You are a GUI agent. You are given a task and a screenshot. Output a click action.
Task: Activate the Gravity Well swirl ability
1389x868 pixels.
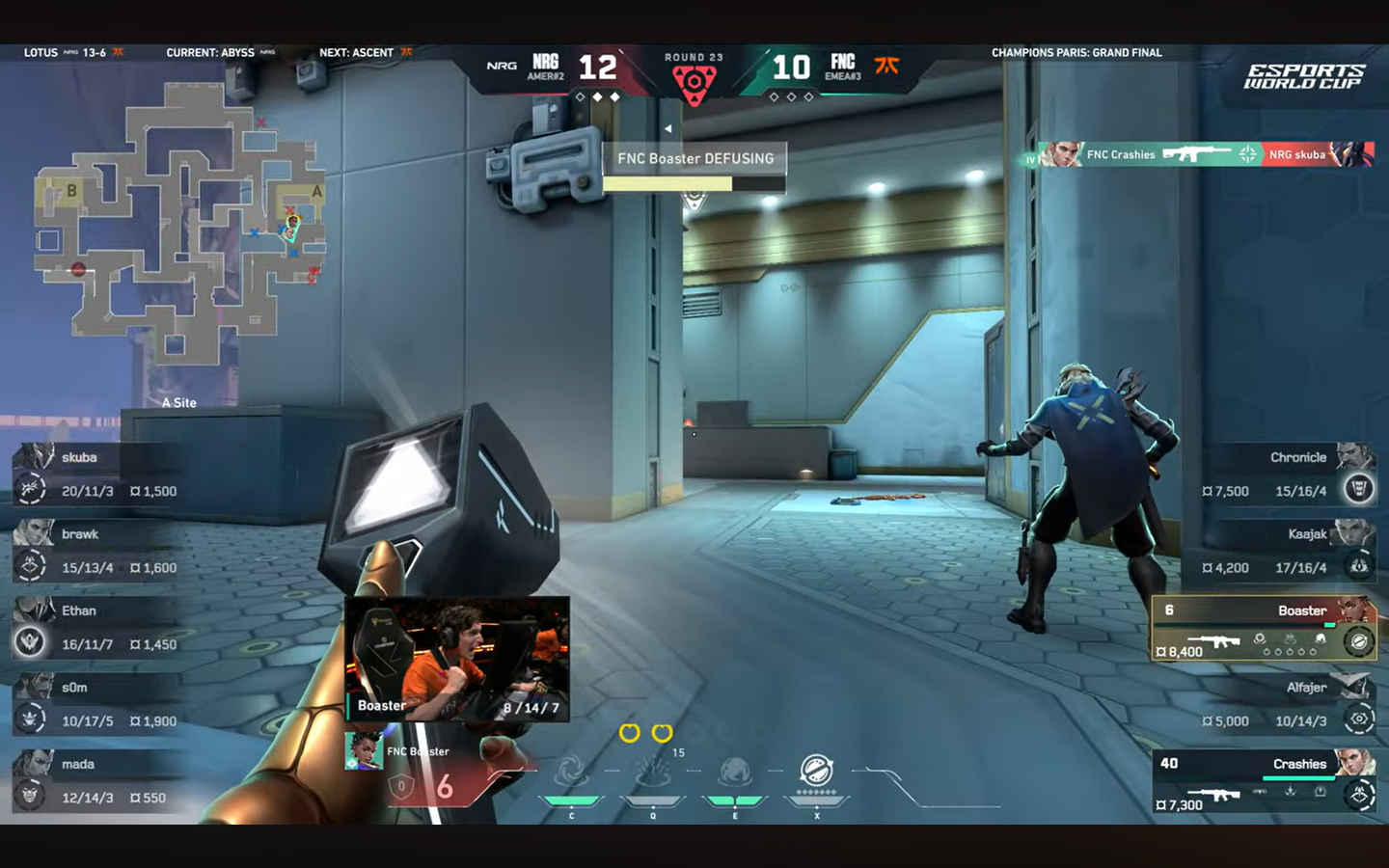coord(571,773)
